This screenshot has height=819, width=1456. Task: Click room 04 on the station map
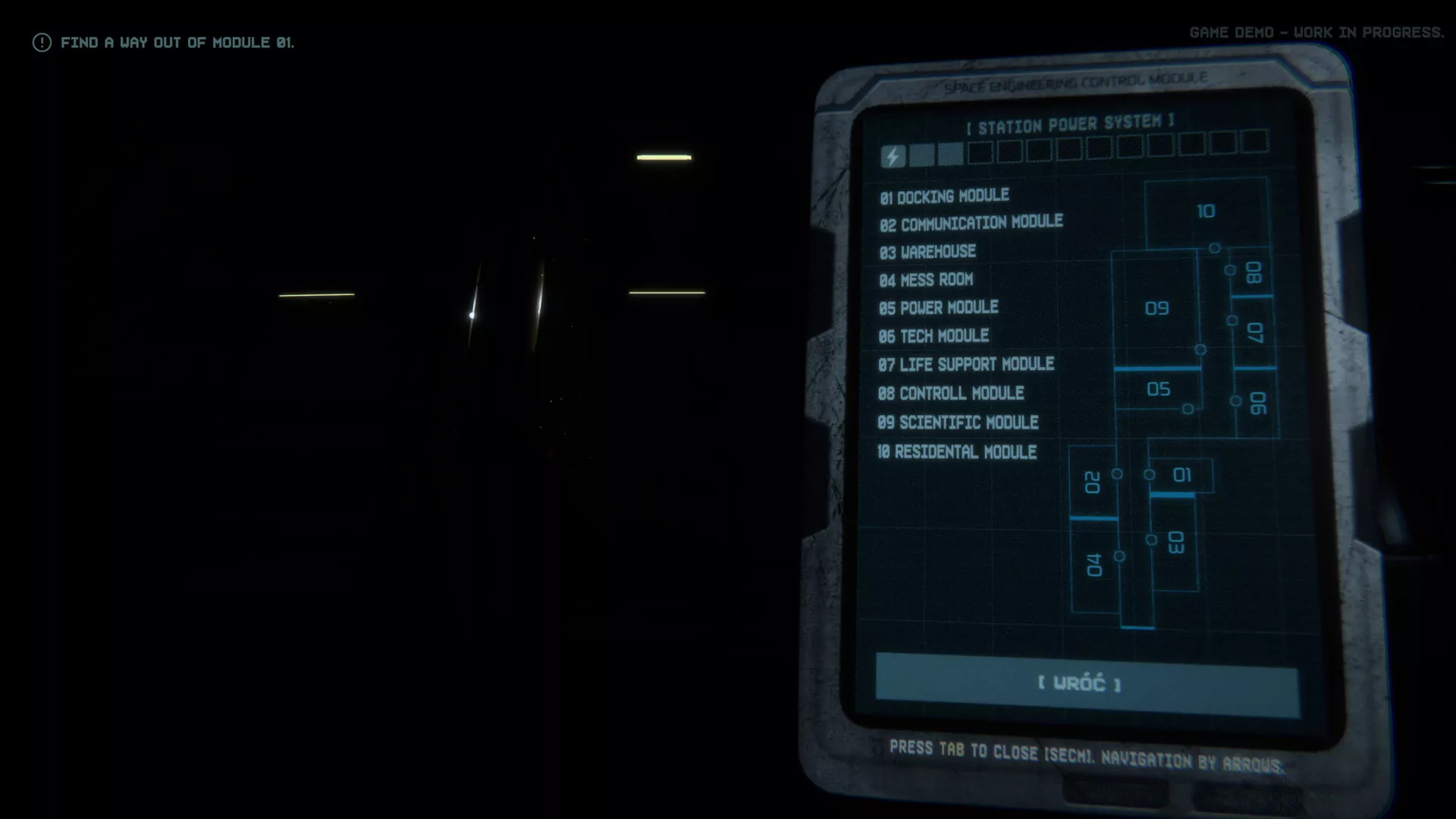click(1094, 565)
